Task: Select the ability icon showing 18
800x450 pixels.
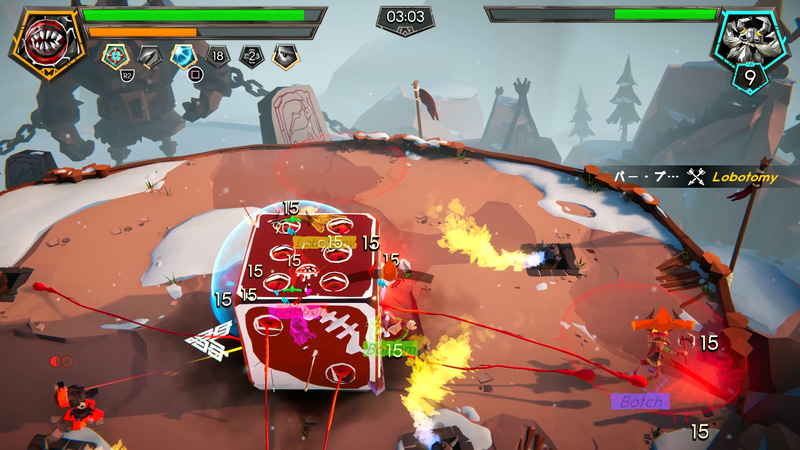Action: click(217, 57)
